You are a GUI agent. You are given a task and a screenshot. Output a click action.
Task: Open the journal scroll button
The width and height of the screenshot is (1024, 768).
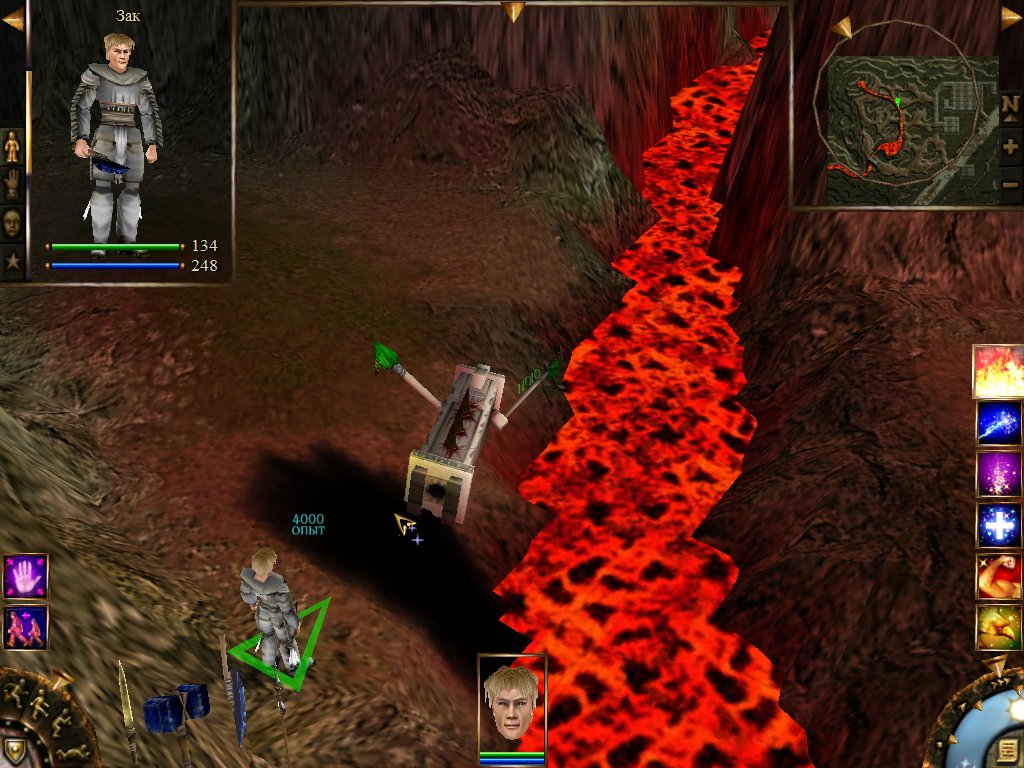(1008, 750)
